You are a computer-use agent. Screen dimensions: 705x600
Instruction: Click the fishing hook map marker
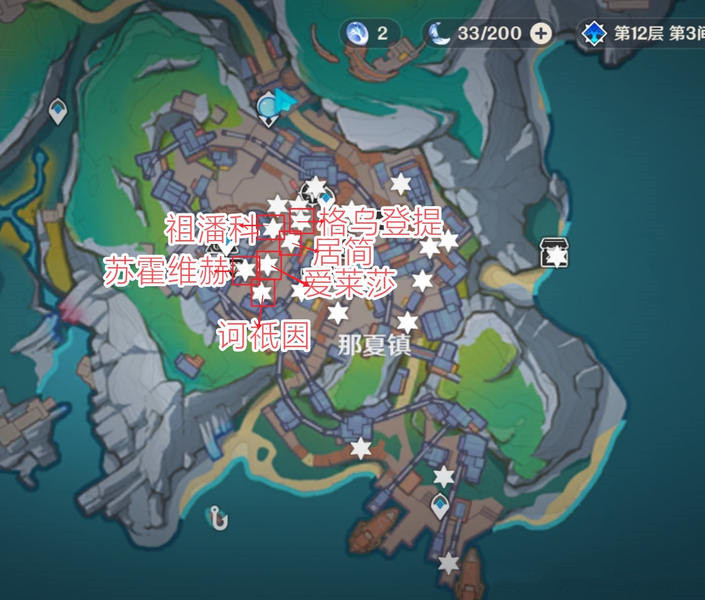[215, 517]
